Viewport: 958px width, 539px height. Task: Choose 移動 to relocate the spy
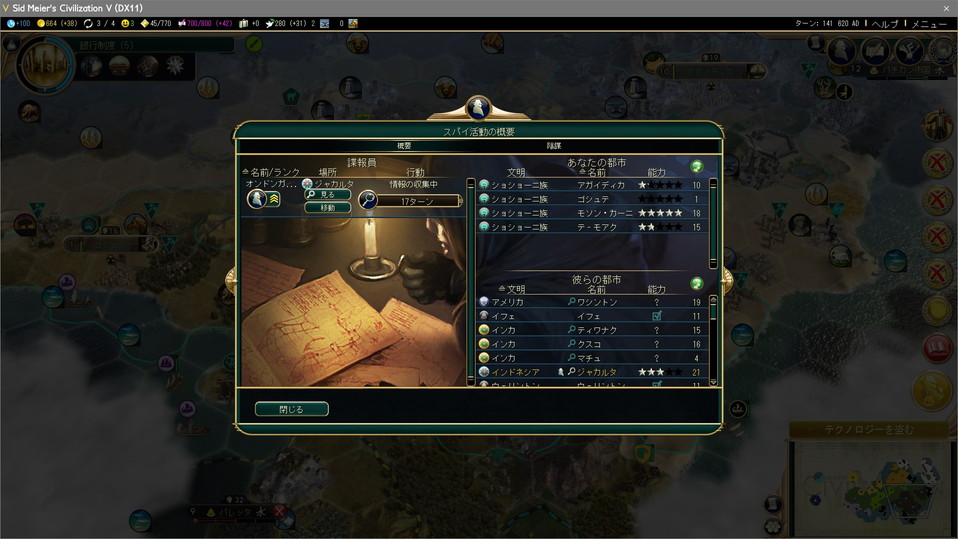(x=327, y=208)
